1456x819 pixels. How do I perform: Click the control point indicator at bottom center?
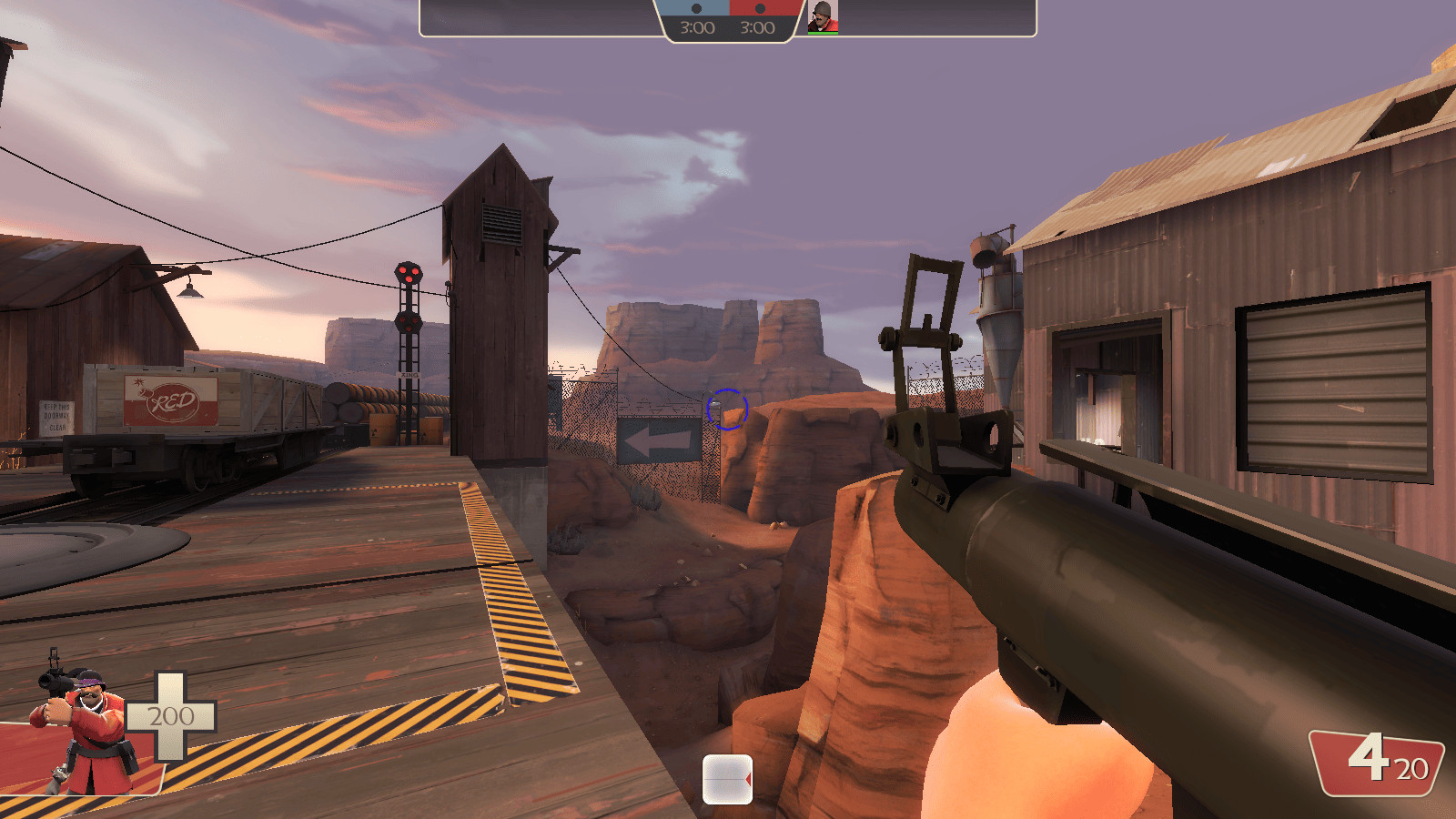tap(727, 778)
